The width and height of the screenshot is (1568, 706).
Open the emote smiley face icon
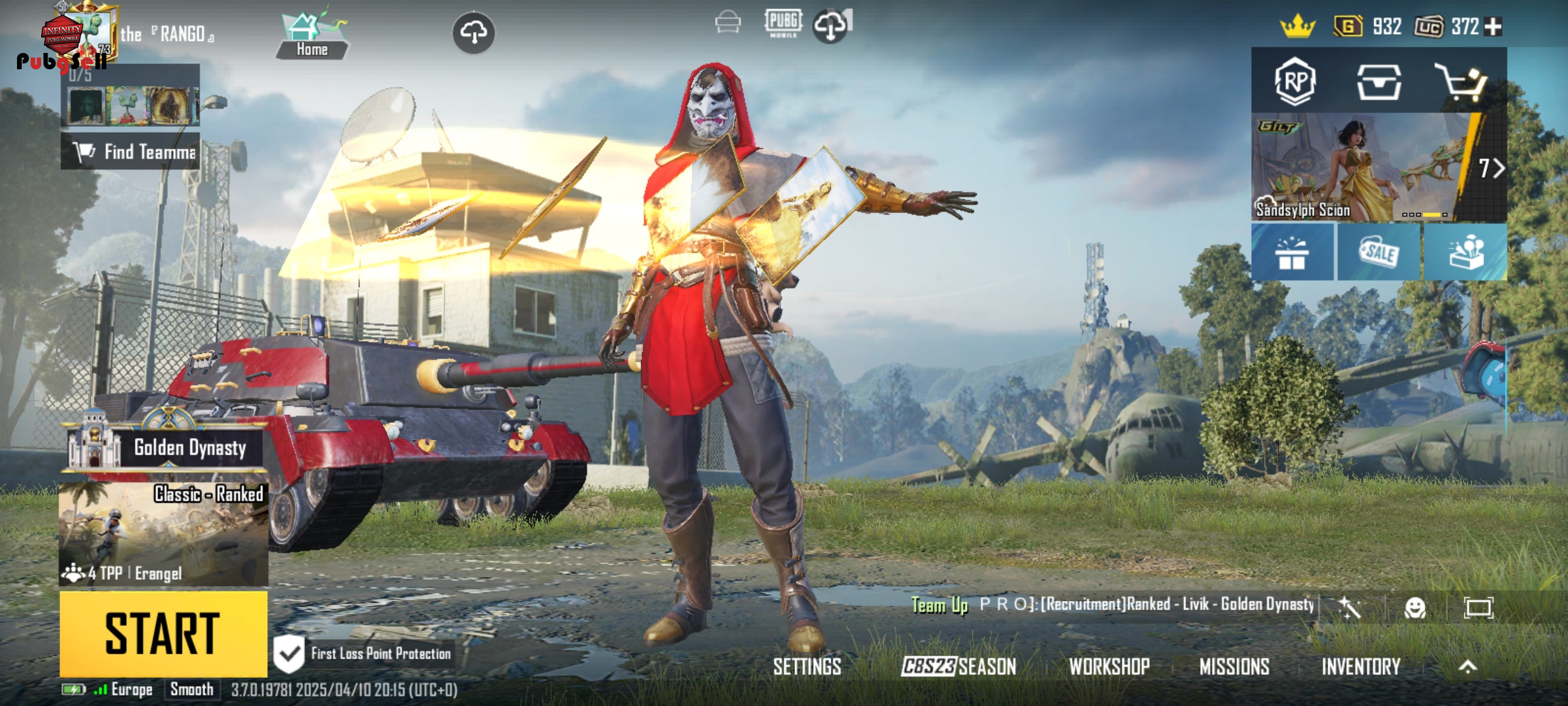pyautogui.click(x=1414, y=609)
